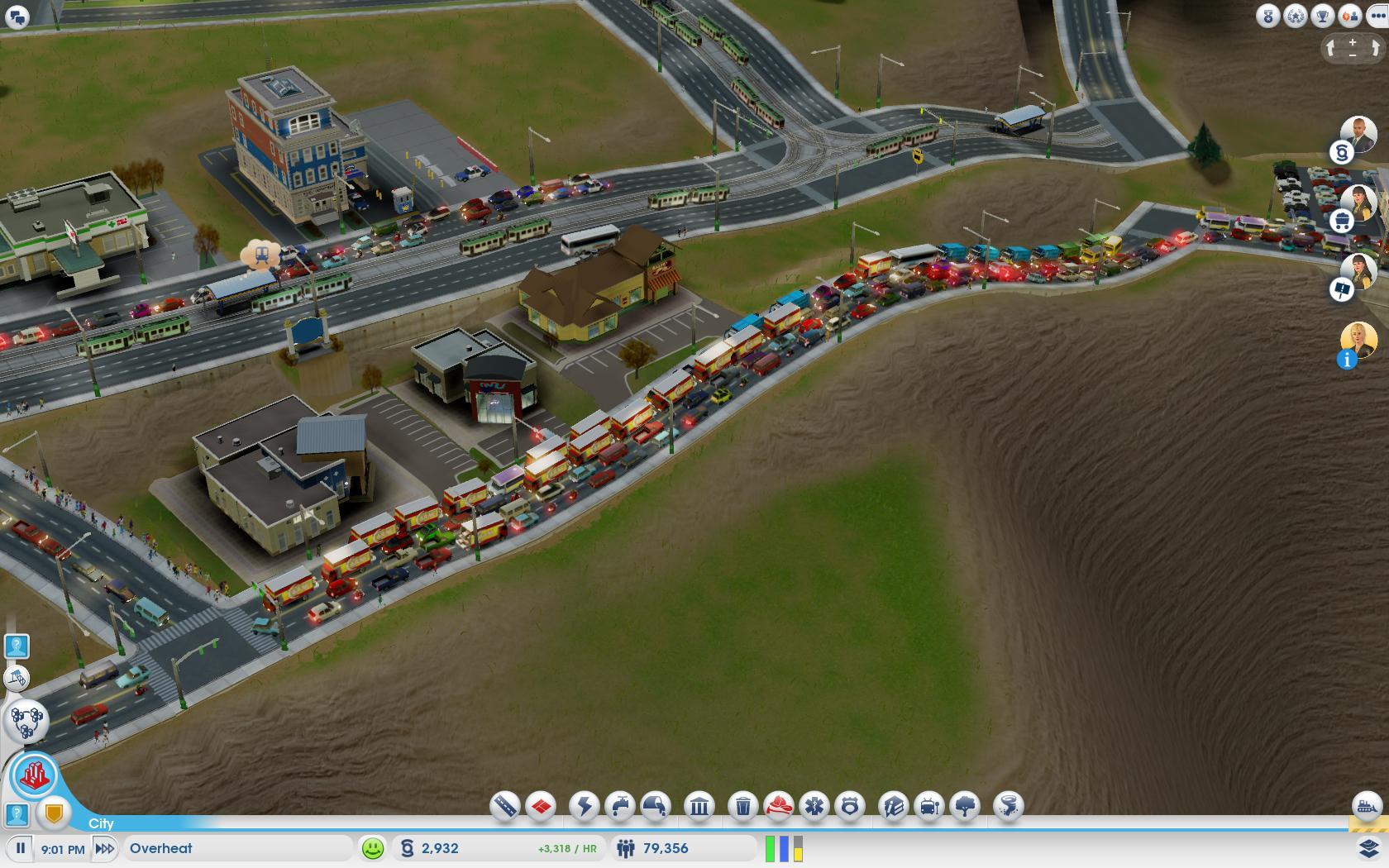Screen dimensions: 1389x868
Task: Open the Mass Transit bus menu
Action: tap(929, 805)
